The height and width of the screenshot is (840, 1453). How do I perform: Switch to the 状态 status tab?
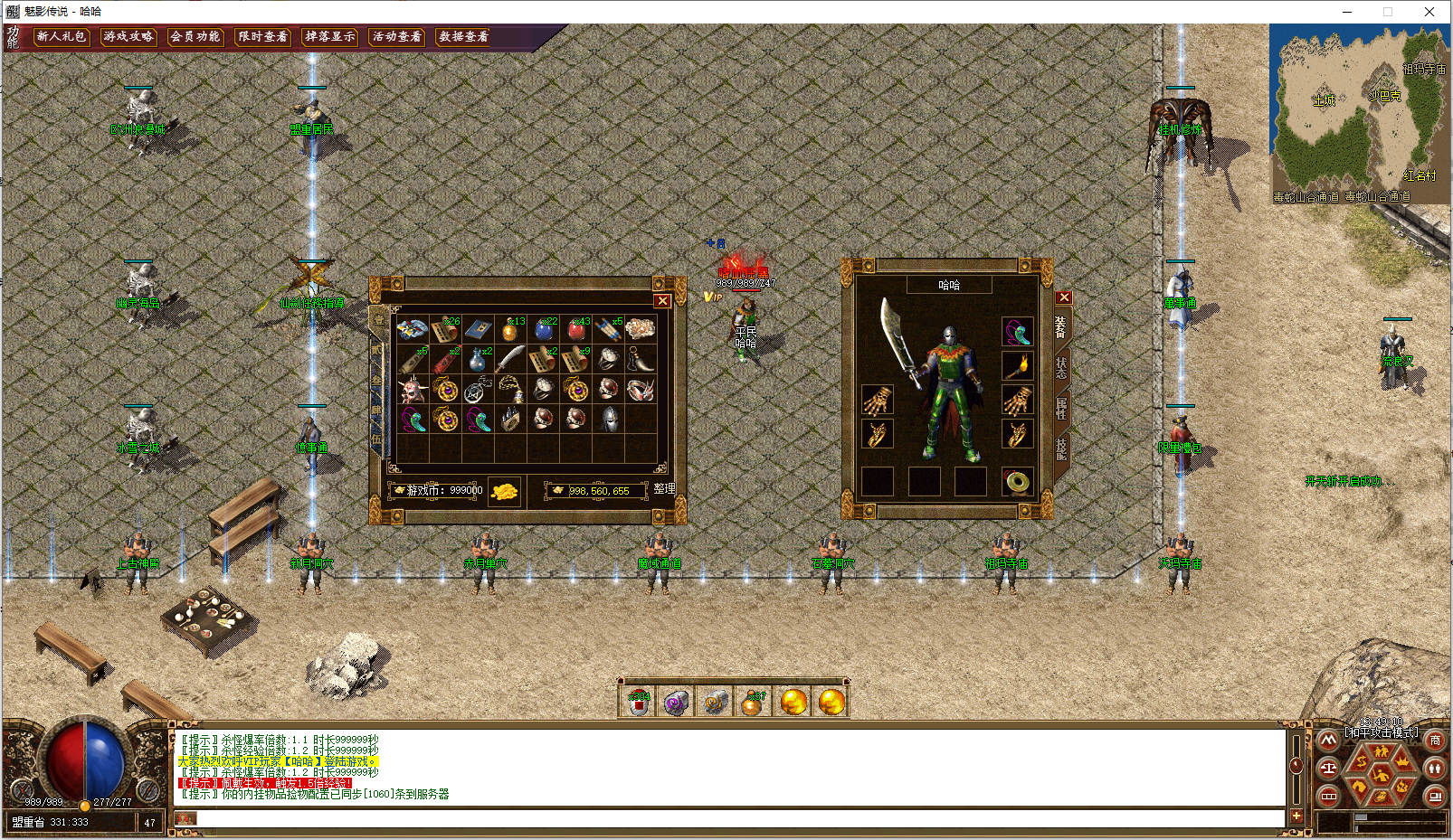click(x=1061, y=367)
